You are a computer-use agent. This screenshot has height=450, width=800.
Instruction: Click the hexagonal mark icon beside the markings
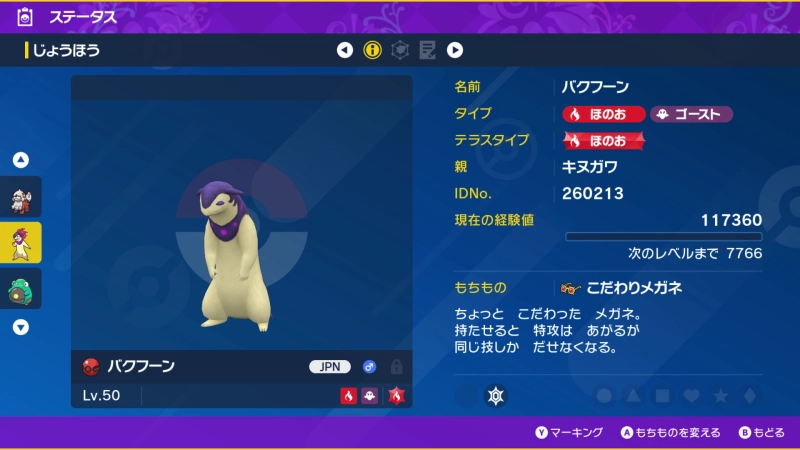pos(494,396)
